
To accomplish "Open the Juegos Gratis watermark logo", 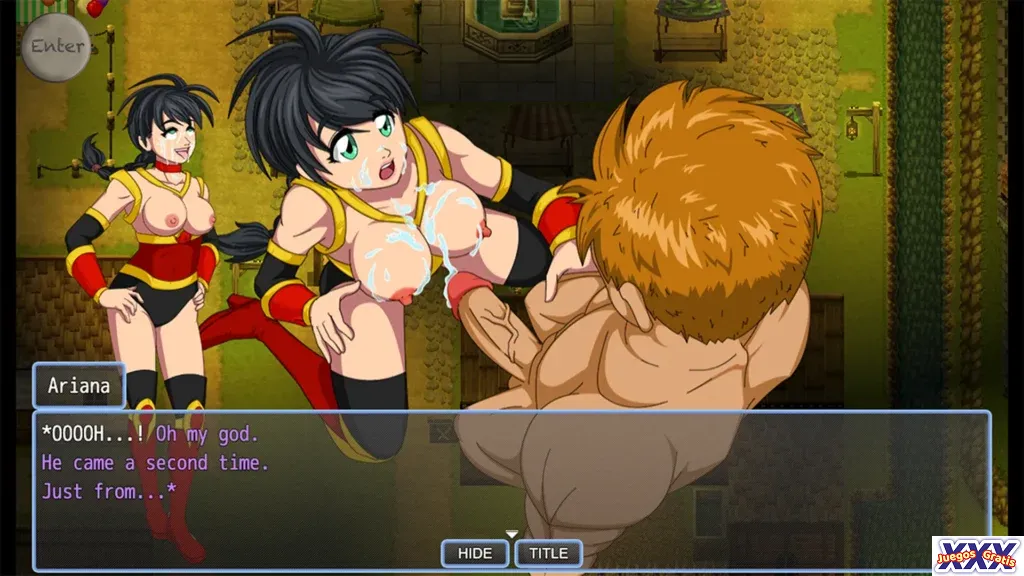I will click(977, 555).
